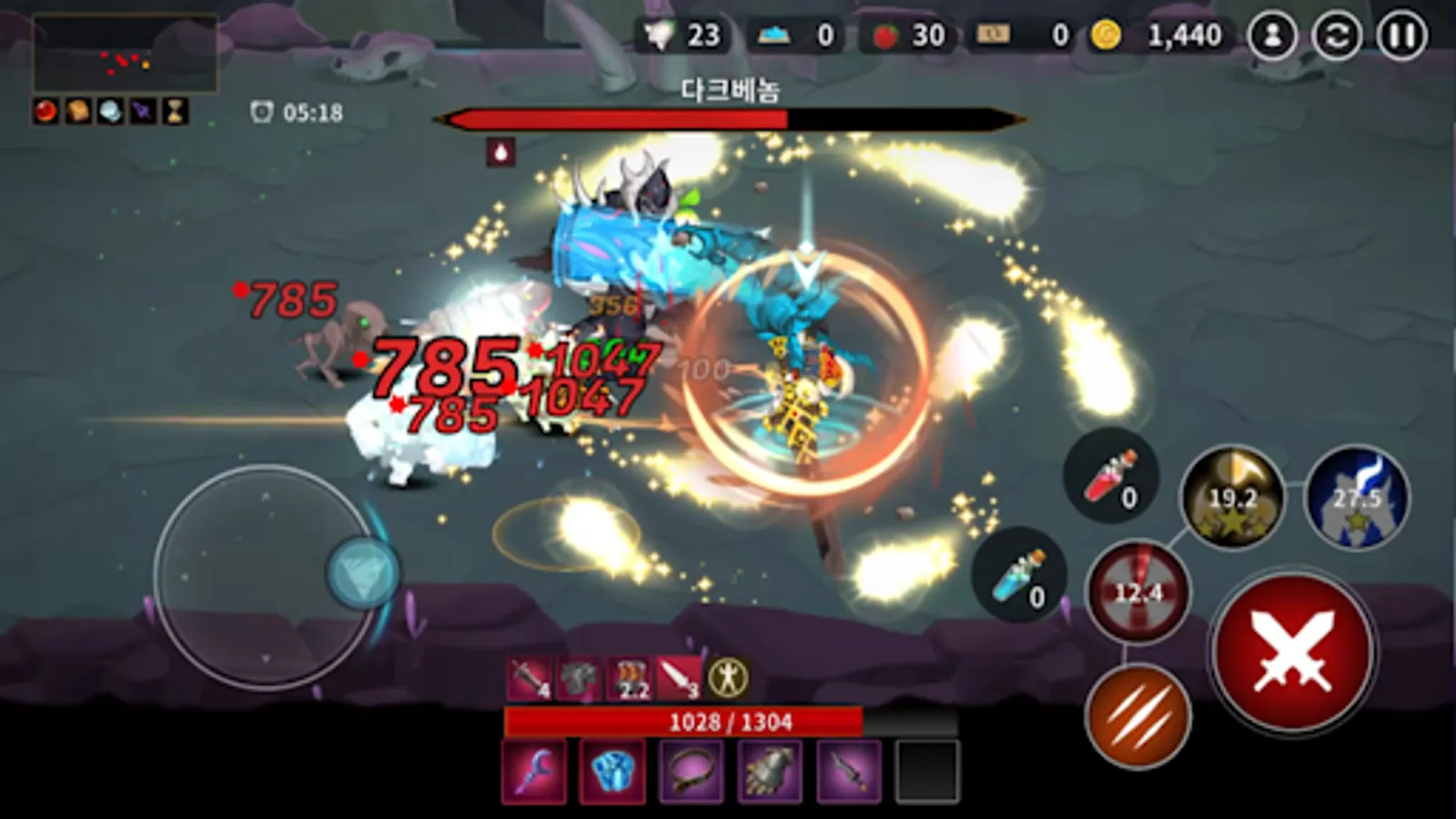
Task: Activate the gold skill showing 19.2 cooldown
Action: click(x=1230, y=499)
